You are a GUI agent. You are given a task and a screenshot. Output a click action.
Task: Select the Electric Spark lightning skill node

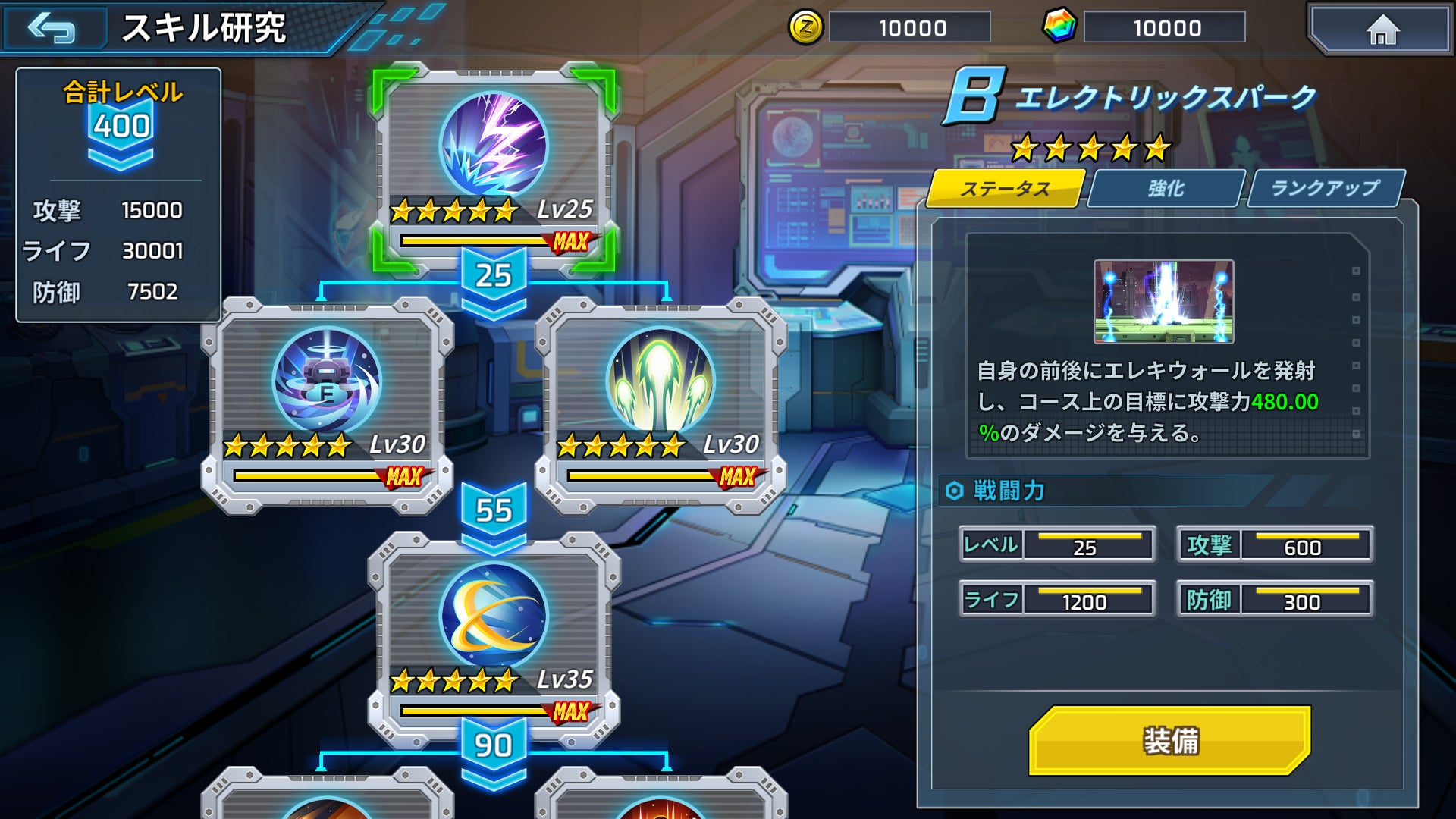[494, 146]
